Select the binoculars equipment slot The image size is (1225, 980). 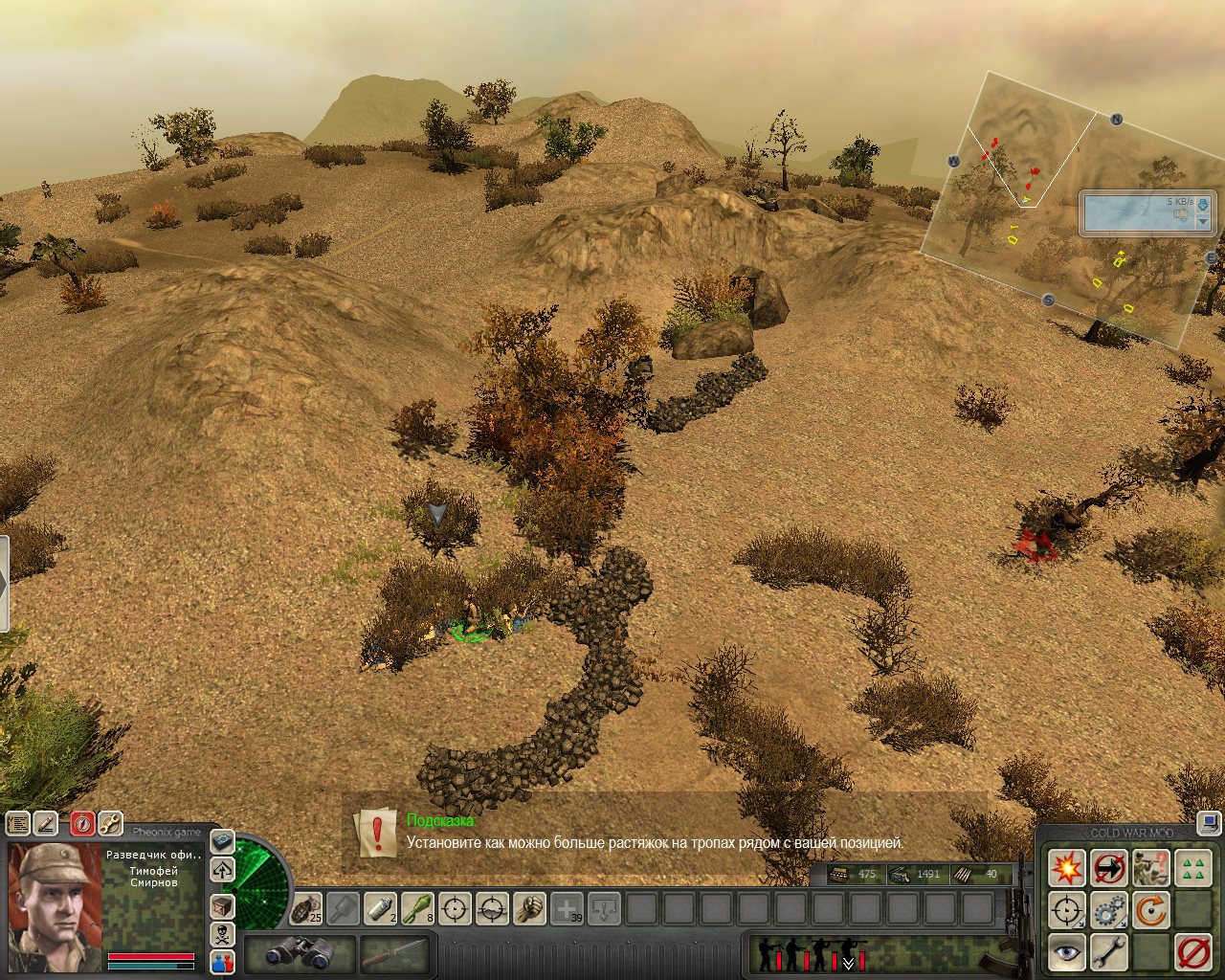tap(300, 953)
